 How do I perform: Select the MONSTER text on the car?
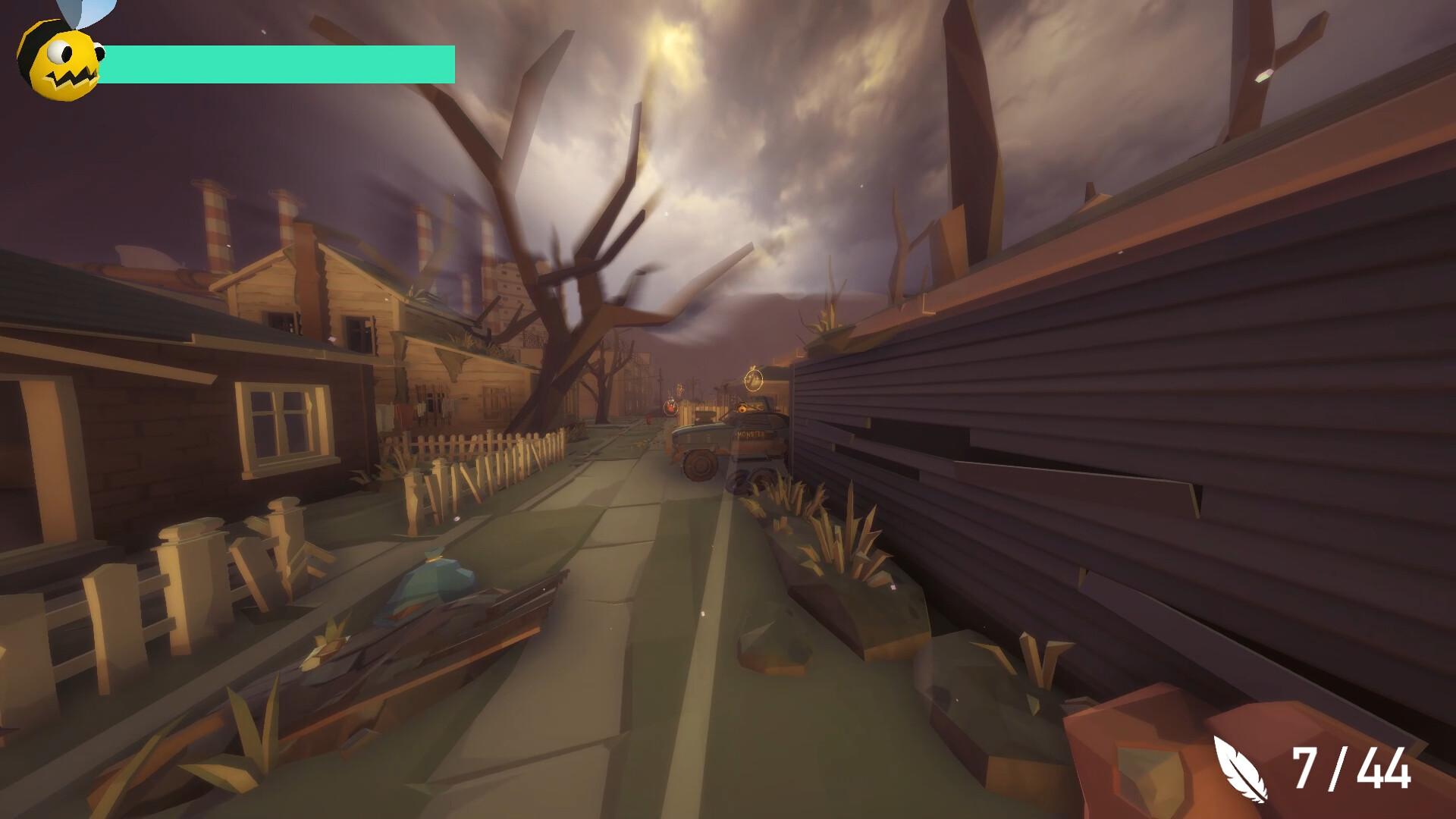pos(750,434)
